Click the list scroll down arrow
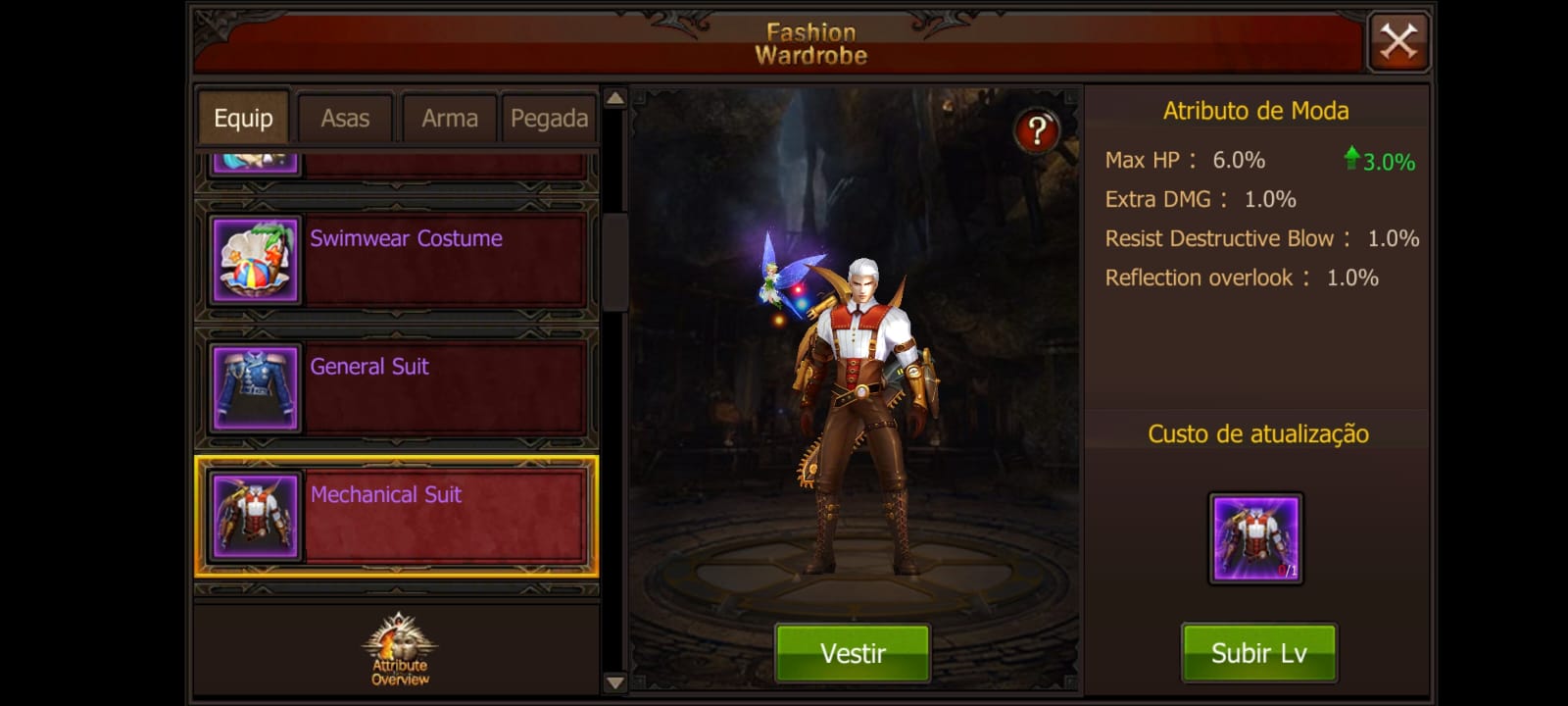This screenshot has height=706, width=1568. click(x=615, y=682)
